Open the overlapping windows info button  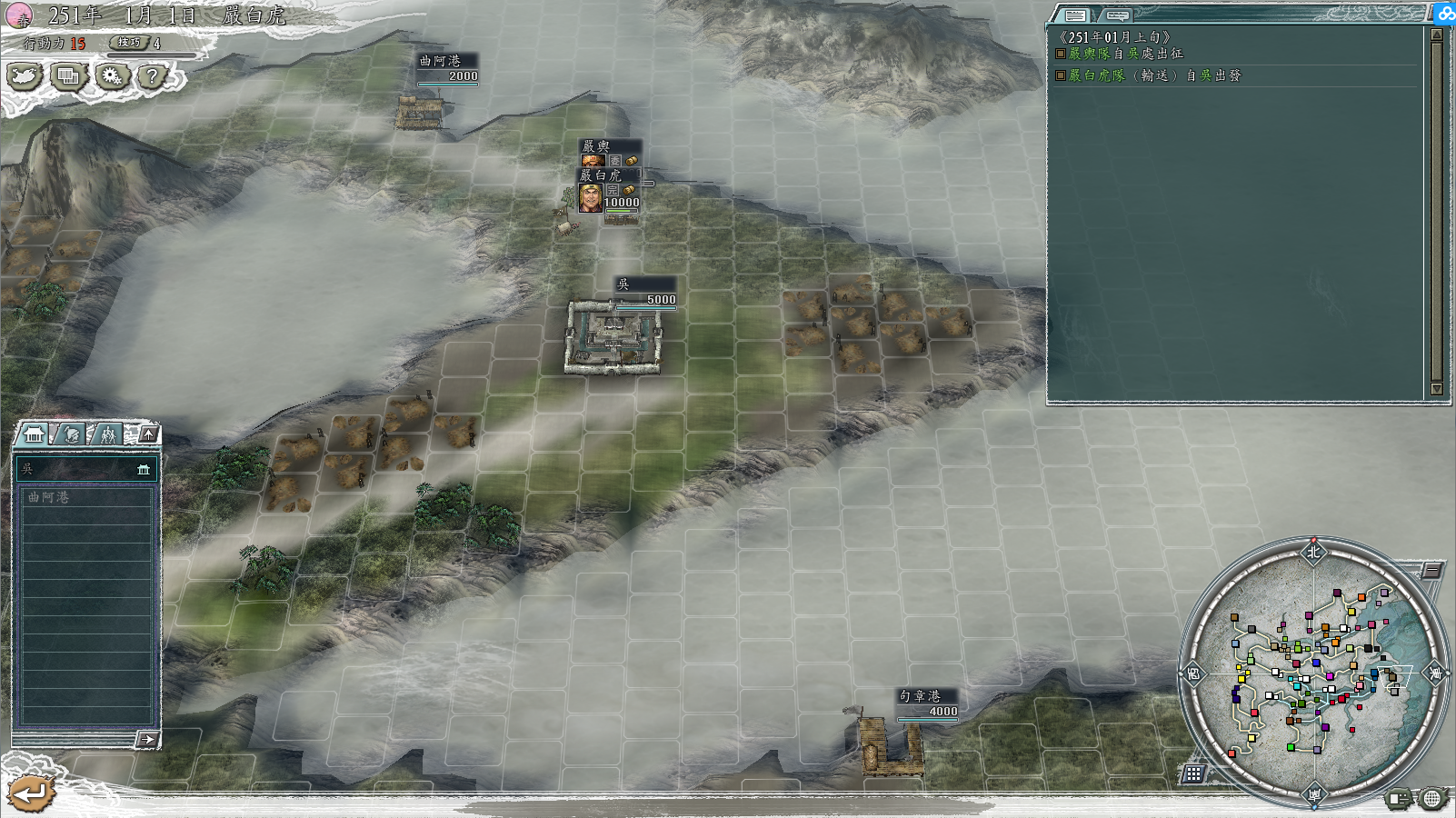click(68, 77)
